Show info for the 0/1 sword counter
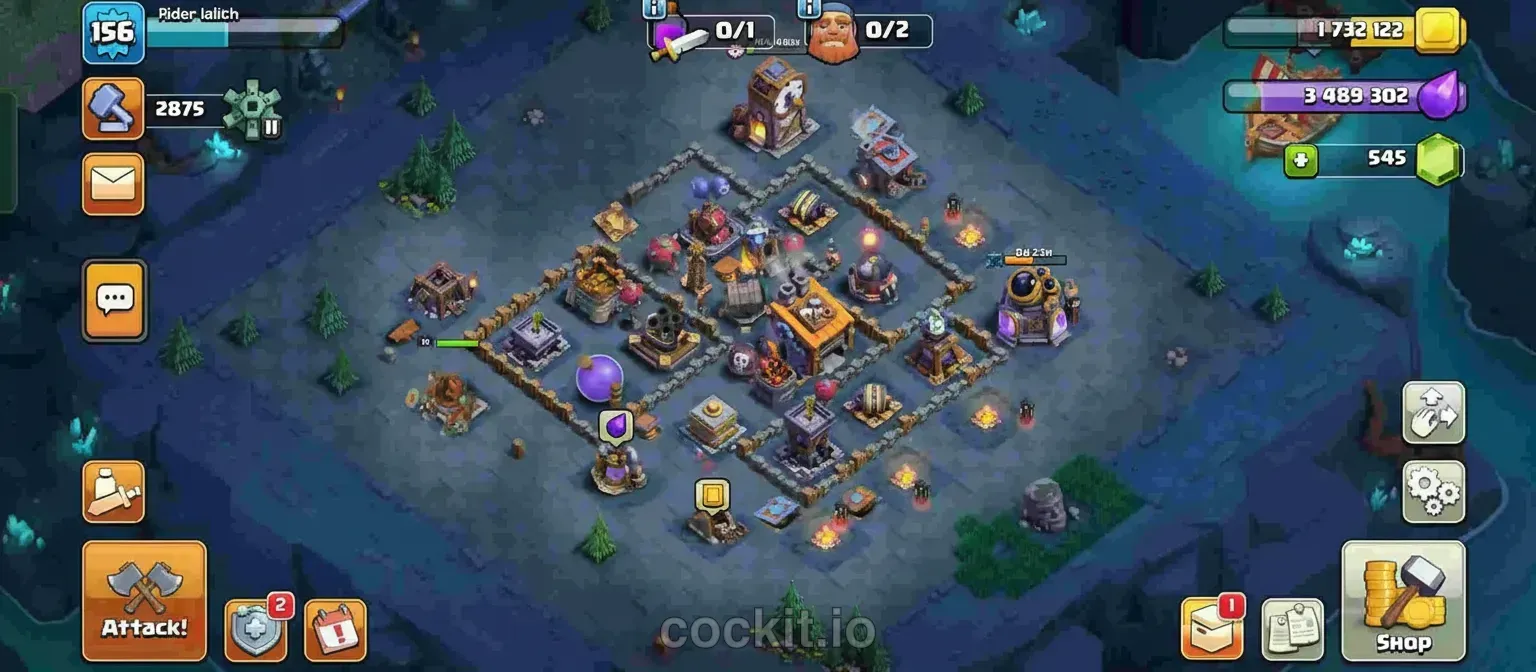This screenshot has height=672, width=1536. click(x=655, y=9)
